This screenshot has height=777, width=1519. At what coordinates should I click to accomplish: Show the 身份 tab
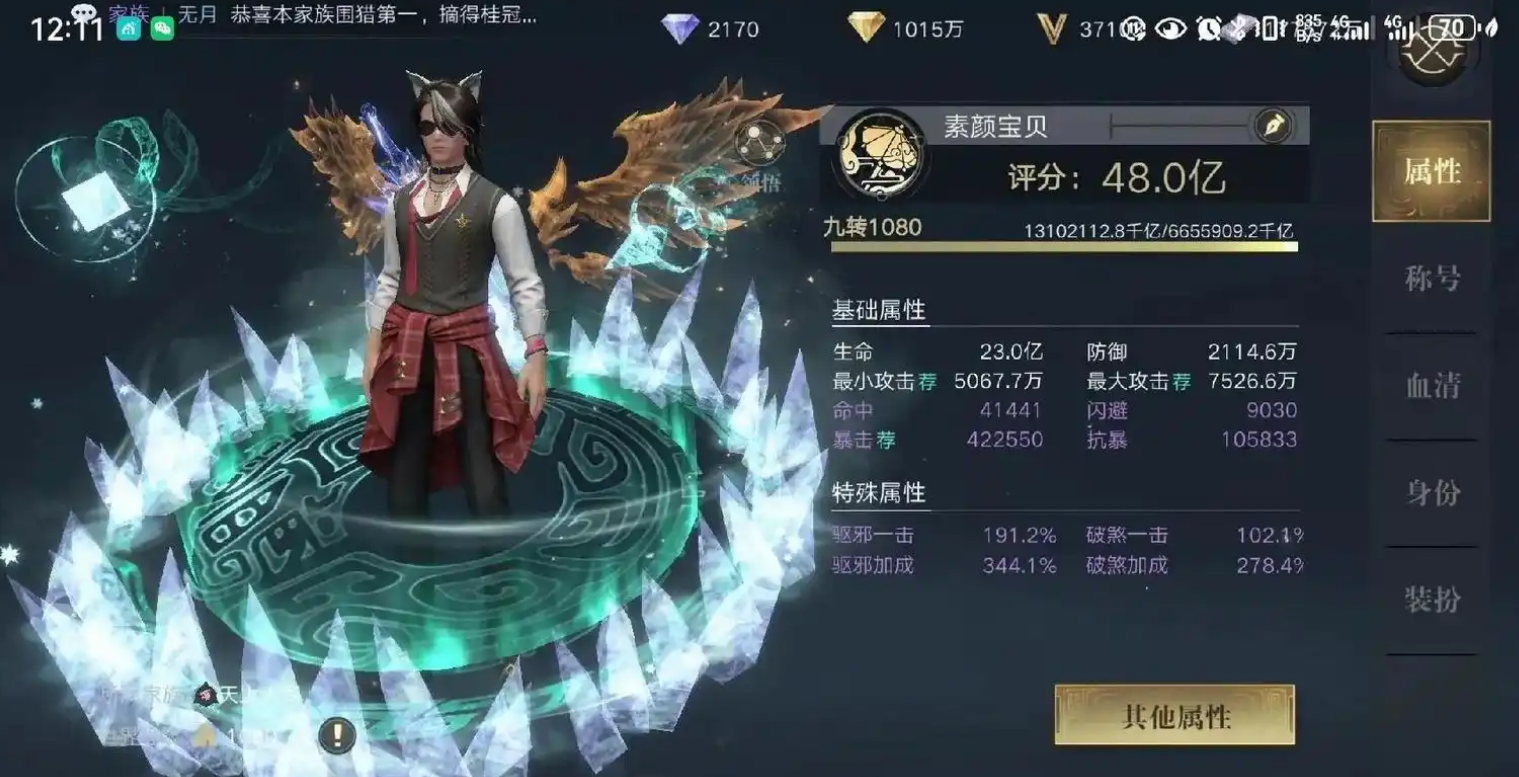(1431, 493)
